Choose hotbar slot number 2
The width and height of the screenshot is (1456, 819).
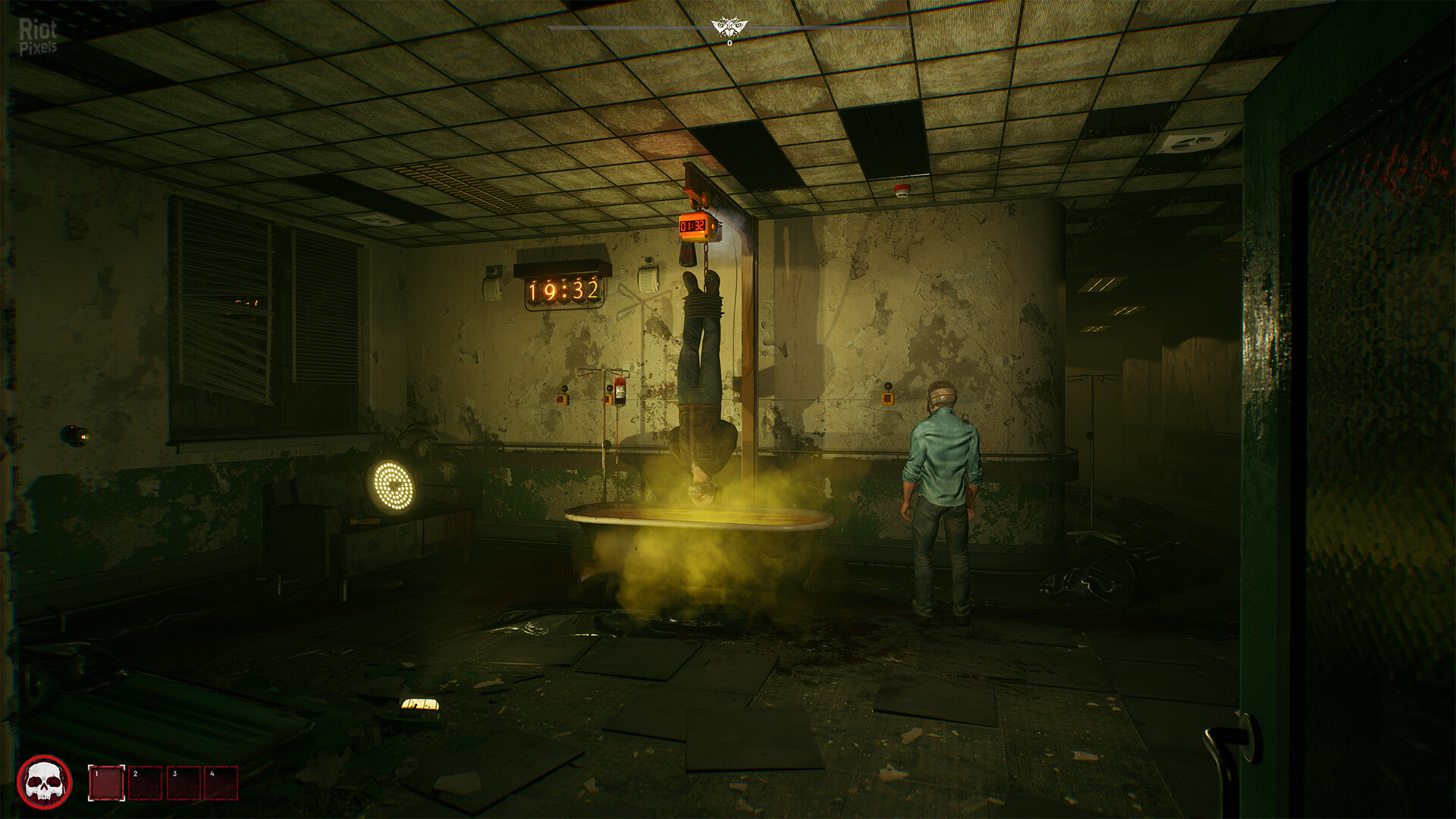(x=146, y=783)
